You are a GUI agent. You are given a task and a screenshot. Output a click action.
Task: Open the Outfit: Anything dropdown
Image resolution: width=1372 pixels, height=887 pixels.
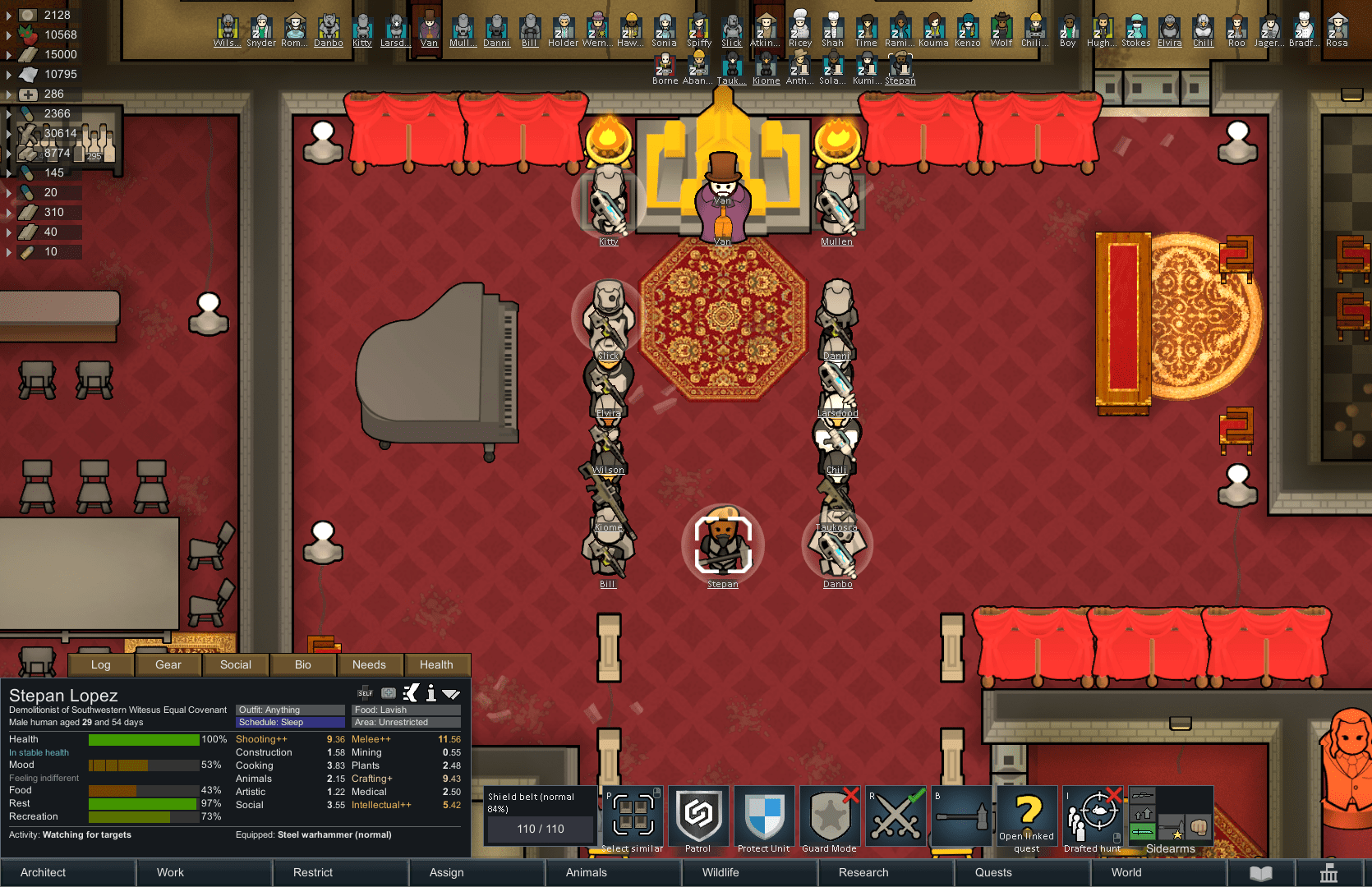[x=290, y=710]
